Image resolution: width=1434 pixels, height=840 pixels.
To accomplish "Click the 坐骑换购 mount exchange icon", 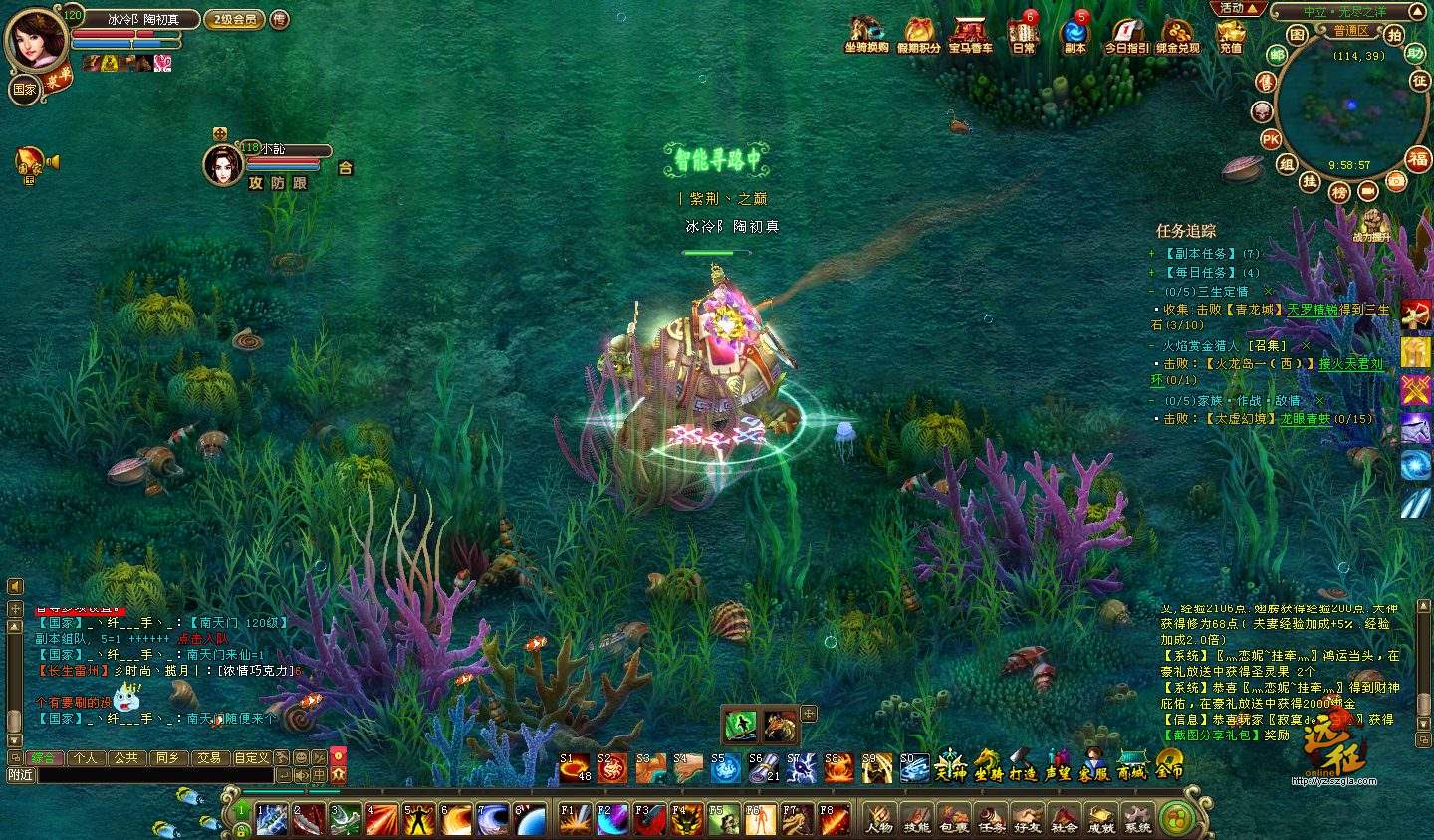I will [x=866, y=34].
